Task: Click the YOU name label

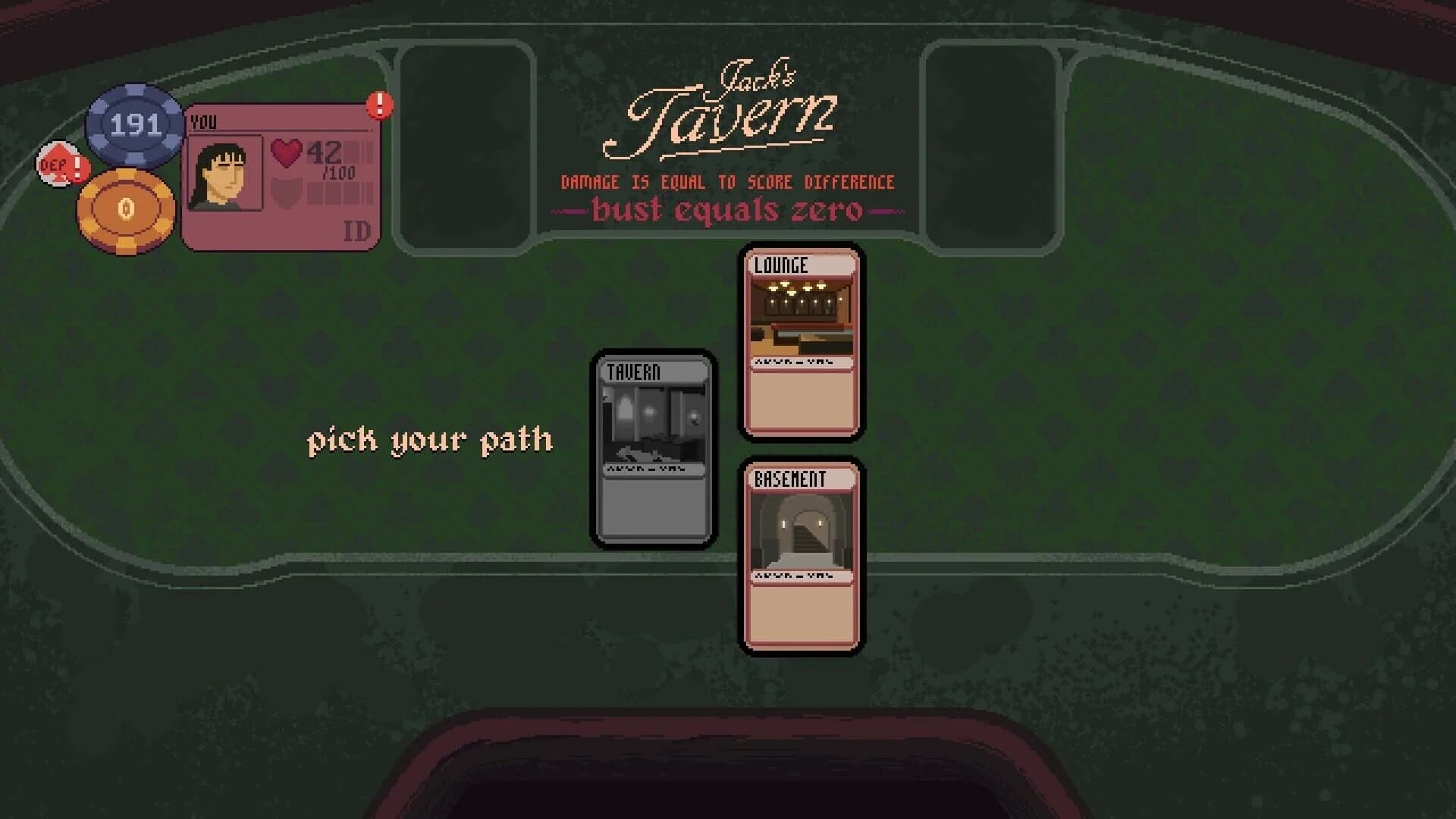Action: 203,119
